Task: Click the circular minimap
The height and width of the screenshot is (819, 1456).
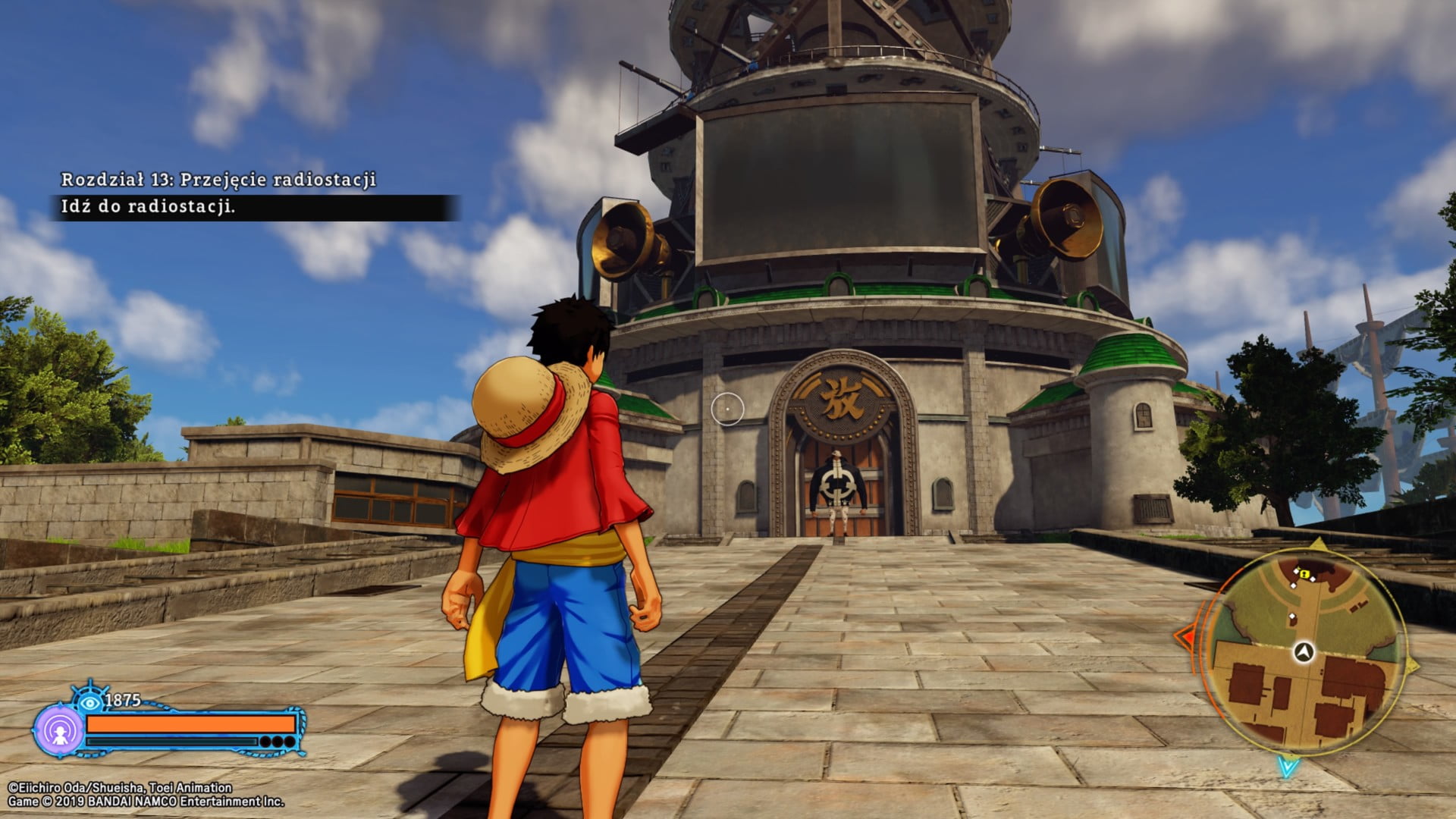Action: (x=1304, y=651)
